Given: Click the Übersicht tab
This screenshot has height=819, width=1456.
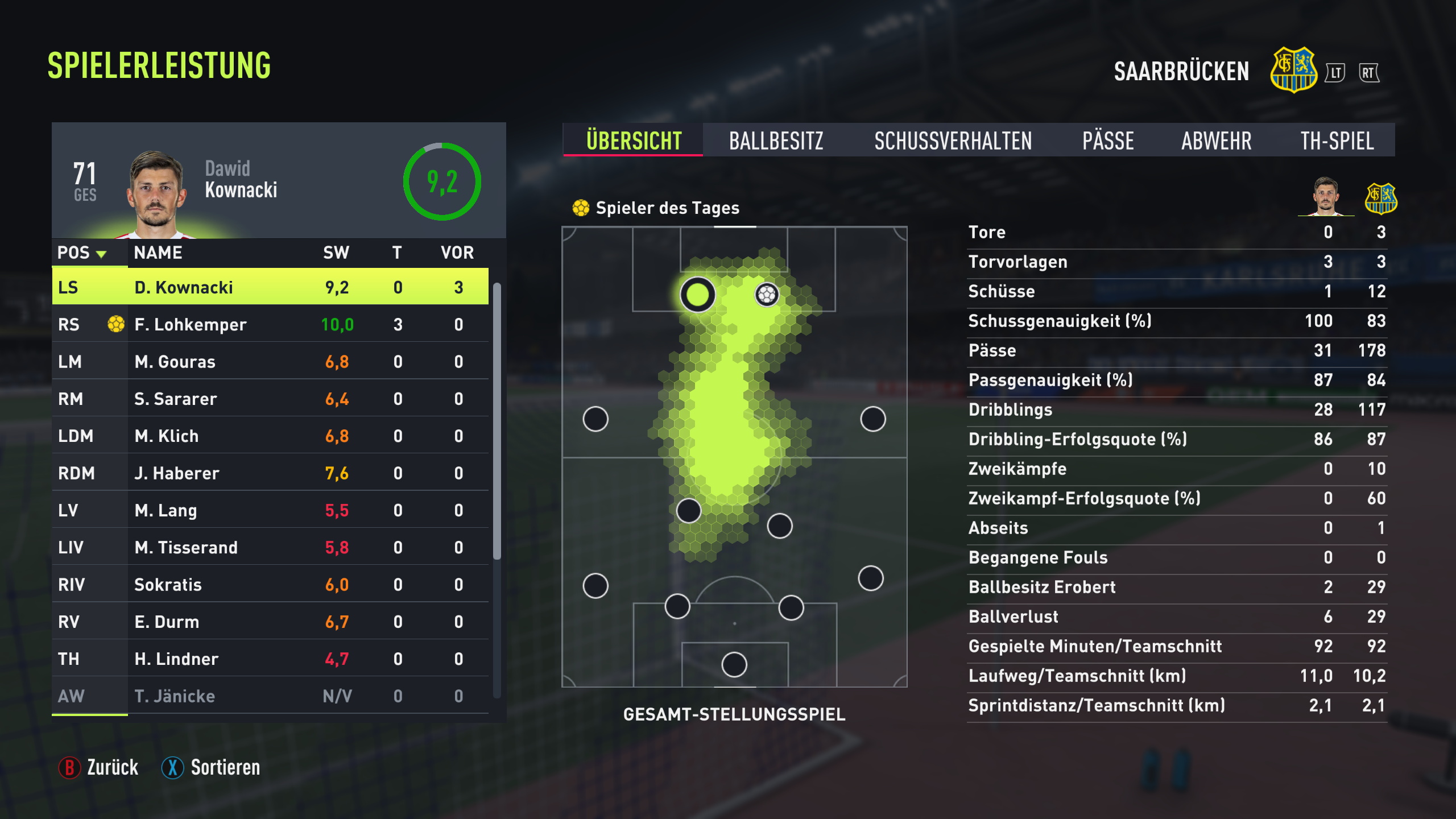Looking at the screenshot, I should [634, 140].
